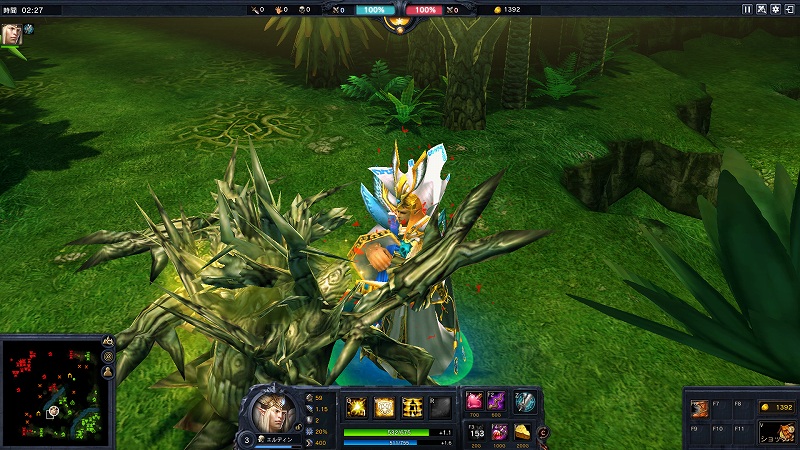Use the red gem item costing 1000
The image size is (800, 450).
497,432
